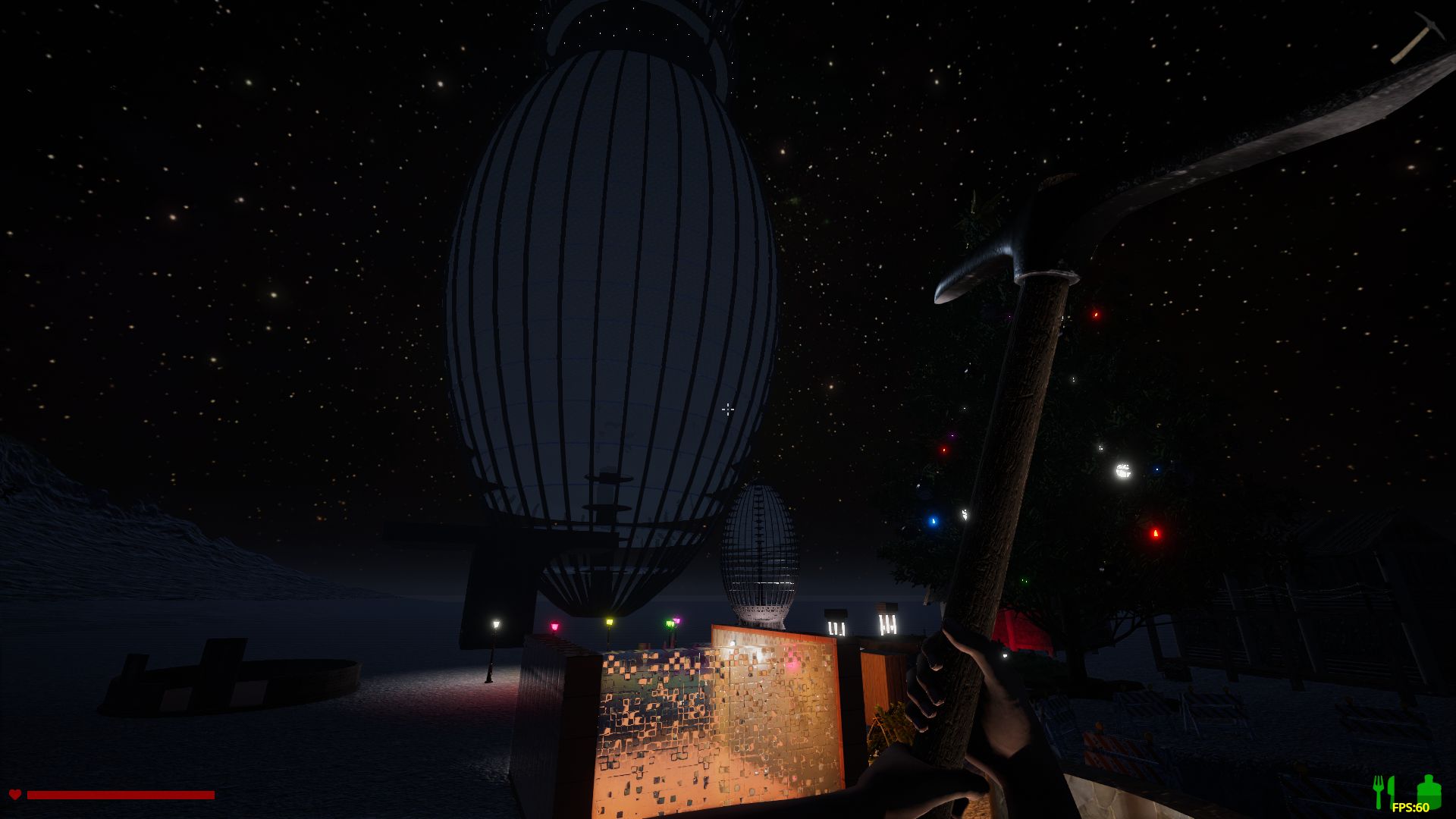Click the green water bottle thirst icon
Image resolution: width=1456 pixels, height=819 pixels.
[x=1429, y=789]
